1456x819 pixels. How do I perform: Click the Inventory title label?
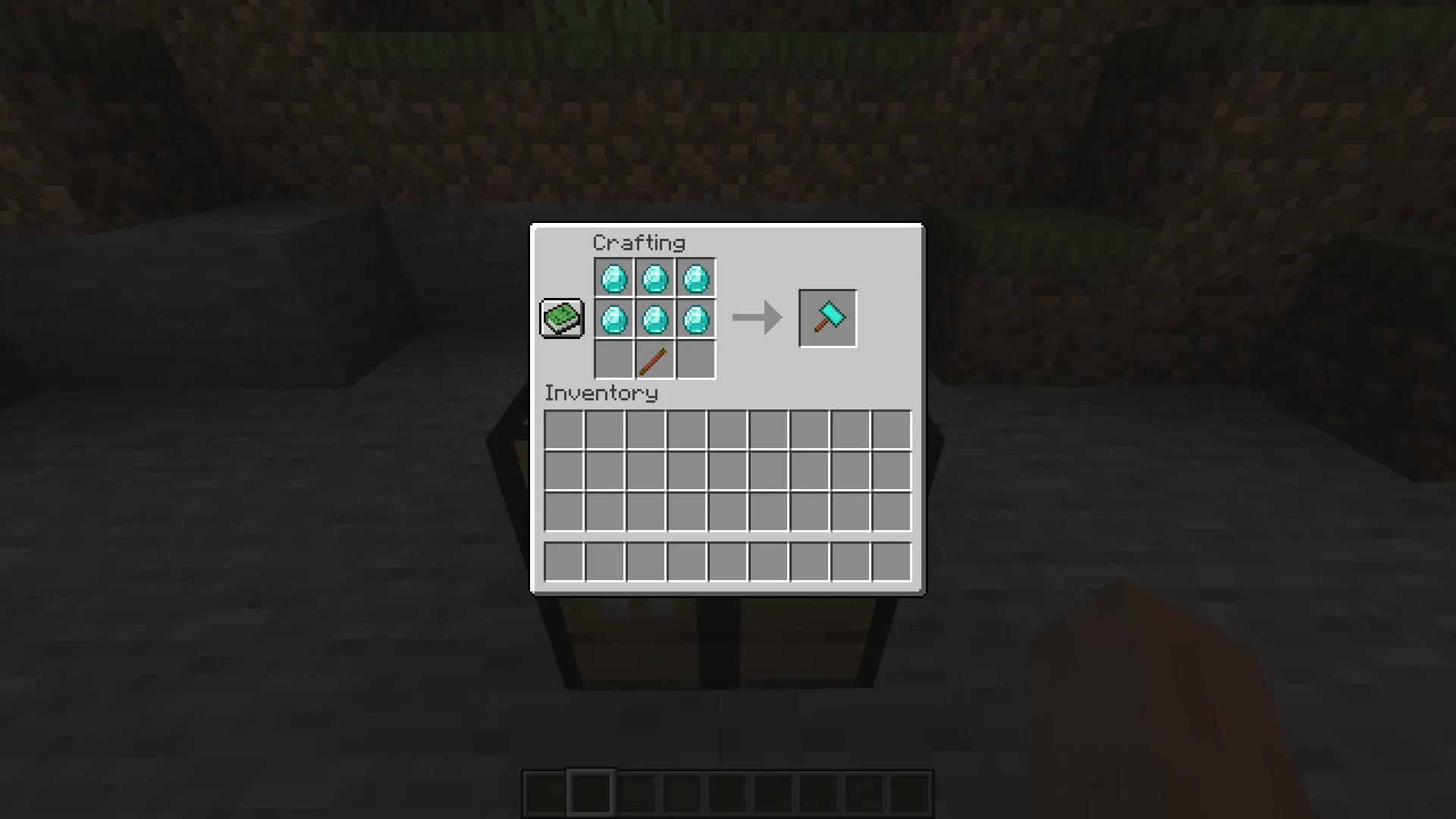(602, 393)
